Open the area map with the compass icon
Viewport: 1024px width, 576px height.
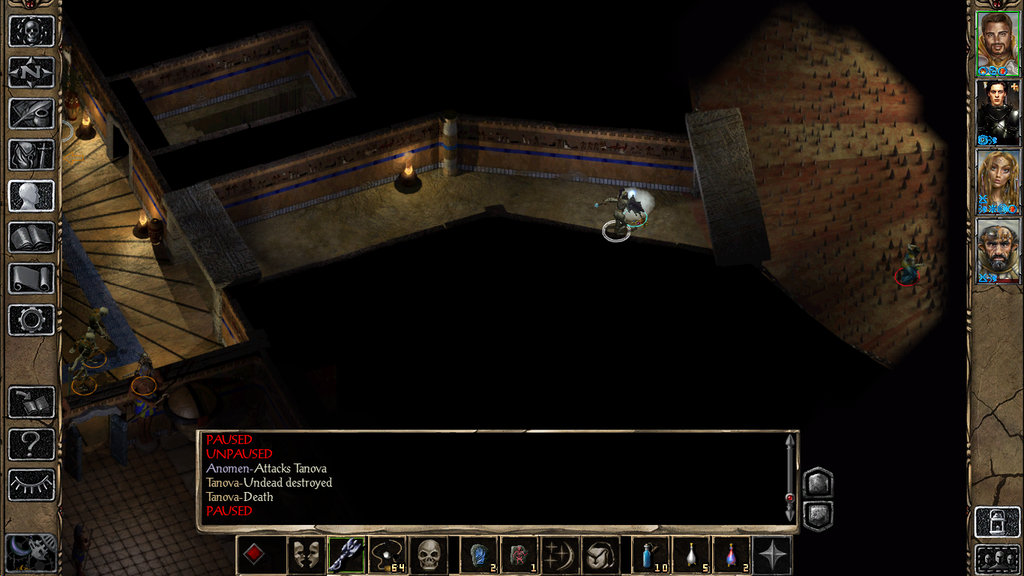31,72
